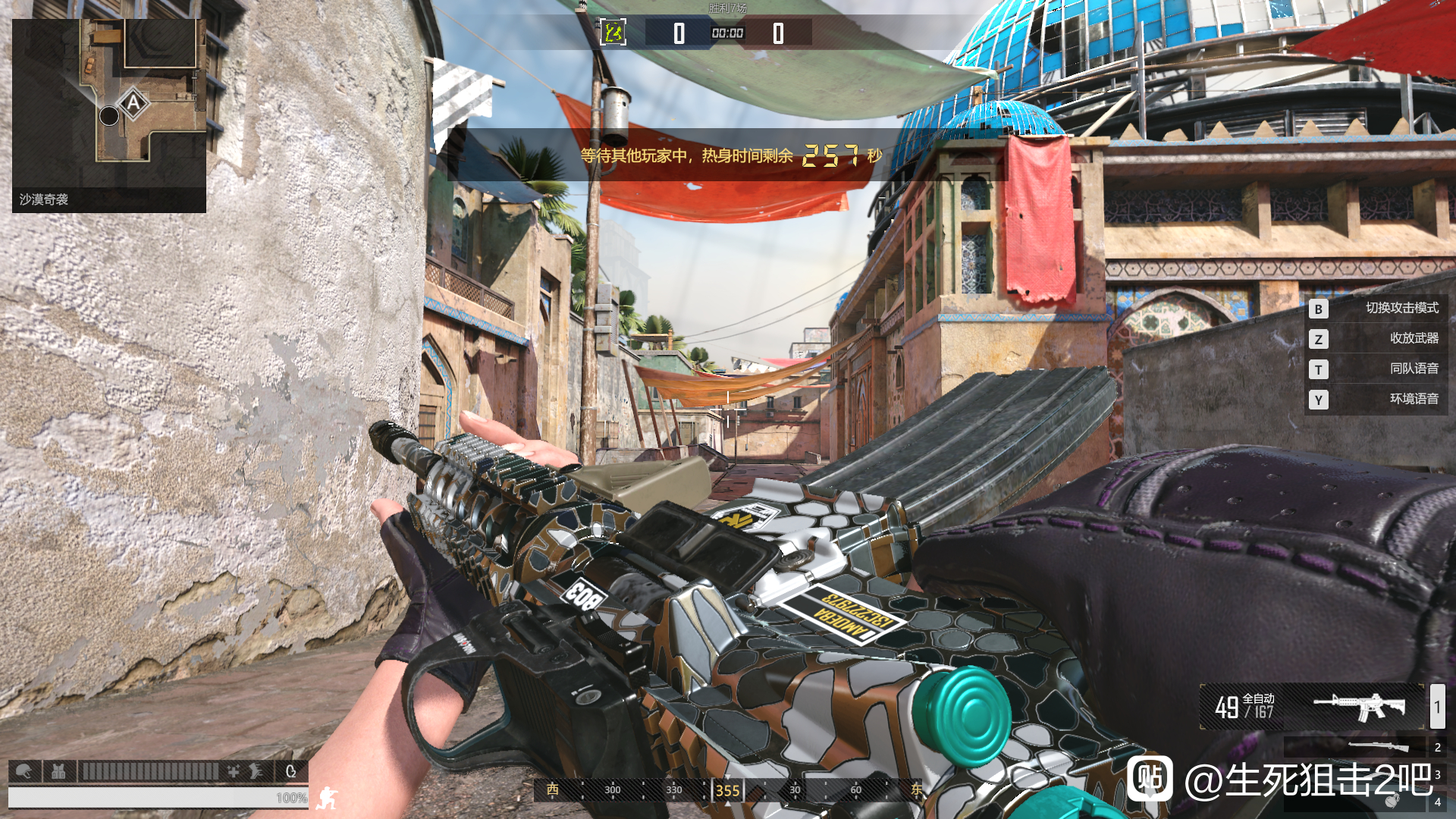The image size is (1456, 819).
Task: Click the O2 oxygen status icon
Action: point(290,771)
